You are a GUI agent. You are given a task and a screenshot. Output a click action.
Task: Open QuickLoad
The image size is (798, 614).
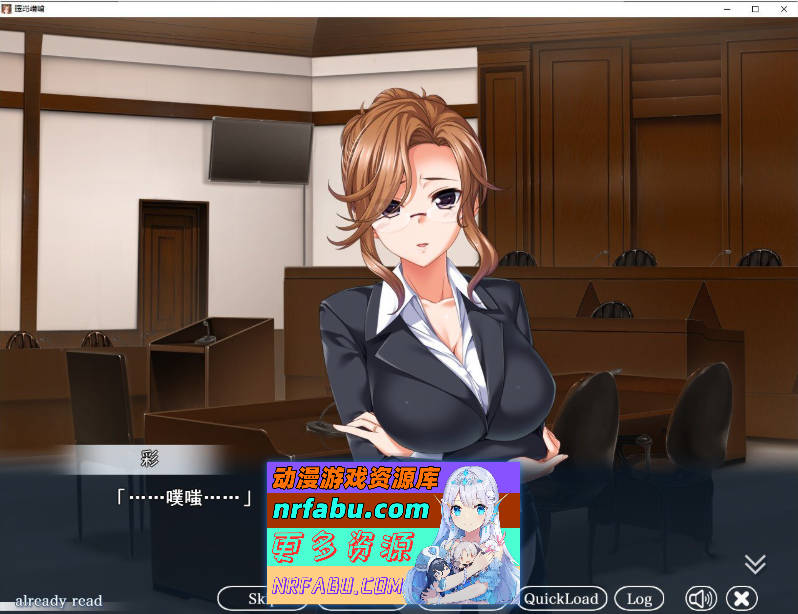[x=563, y=599]
